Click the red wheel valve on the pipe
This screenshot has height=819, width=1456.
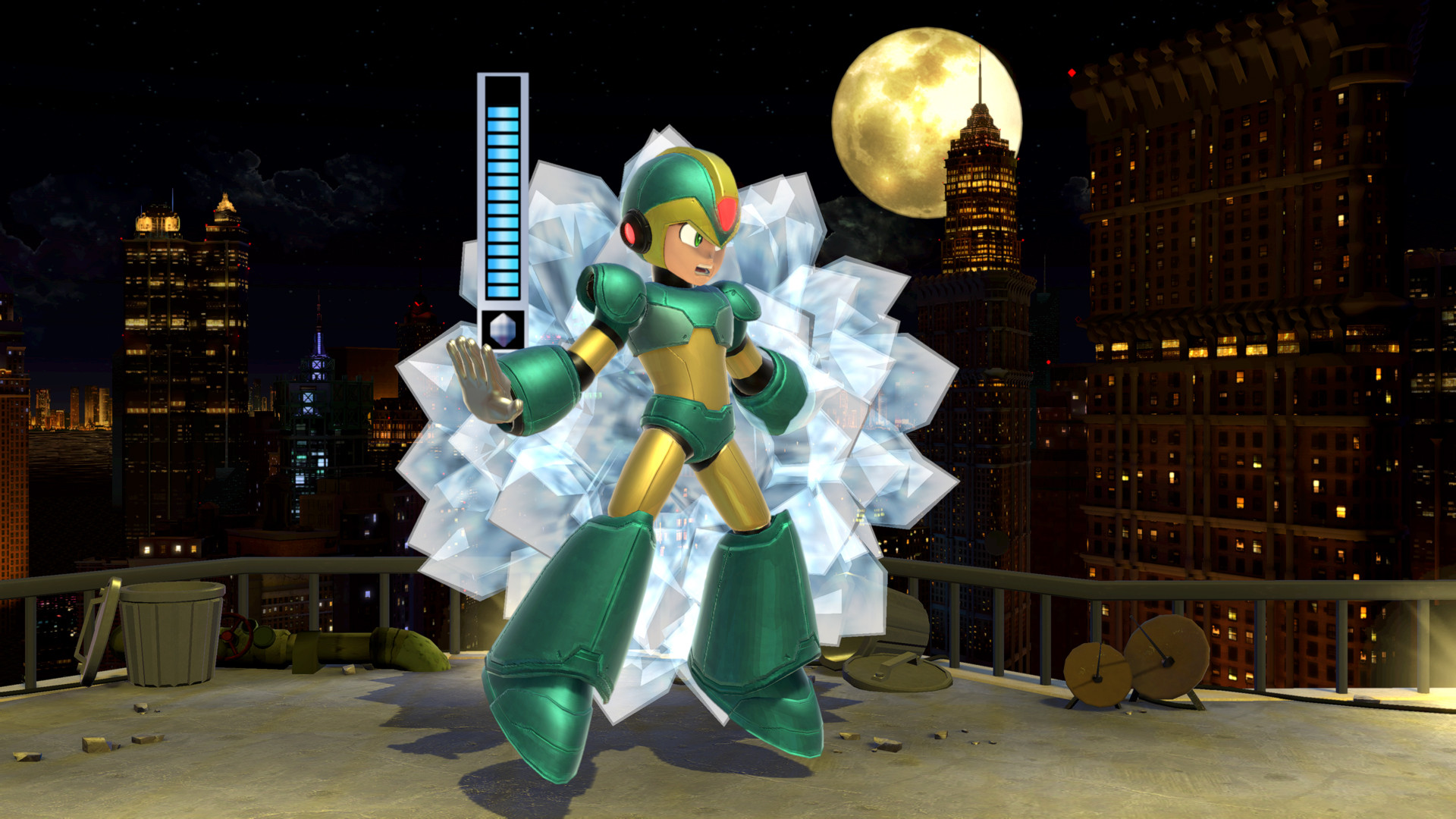click(234, 637)
